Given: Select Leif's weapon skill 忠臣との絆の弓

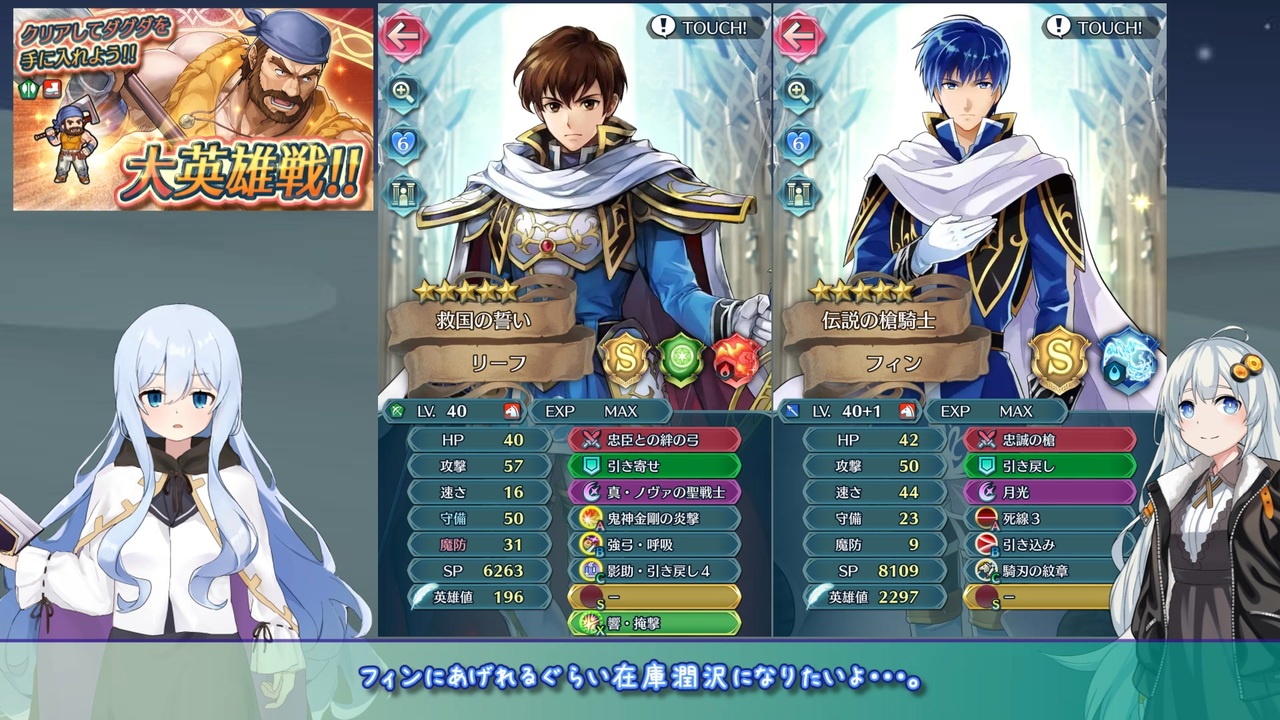Looking at the screenshot, I should point(655,439).
